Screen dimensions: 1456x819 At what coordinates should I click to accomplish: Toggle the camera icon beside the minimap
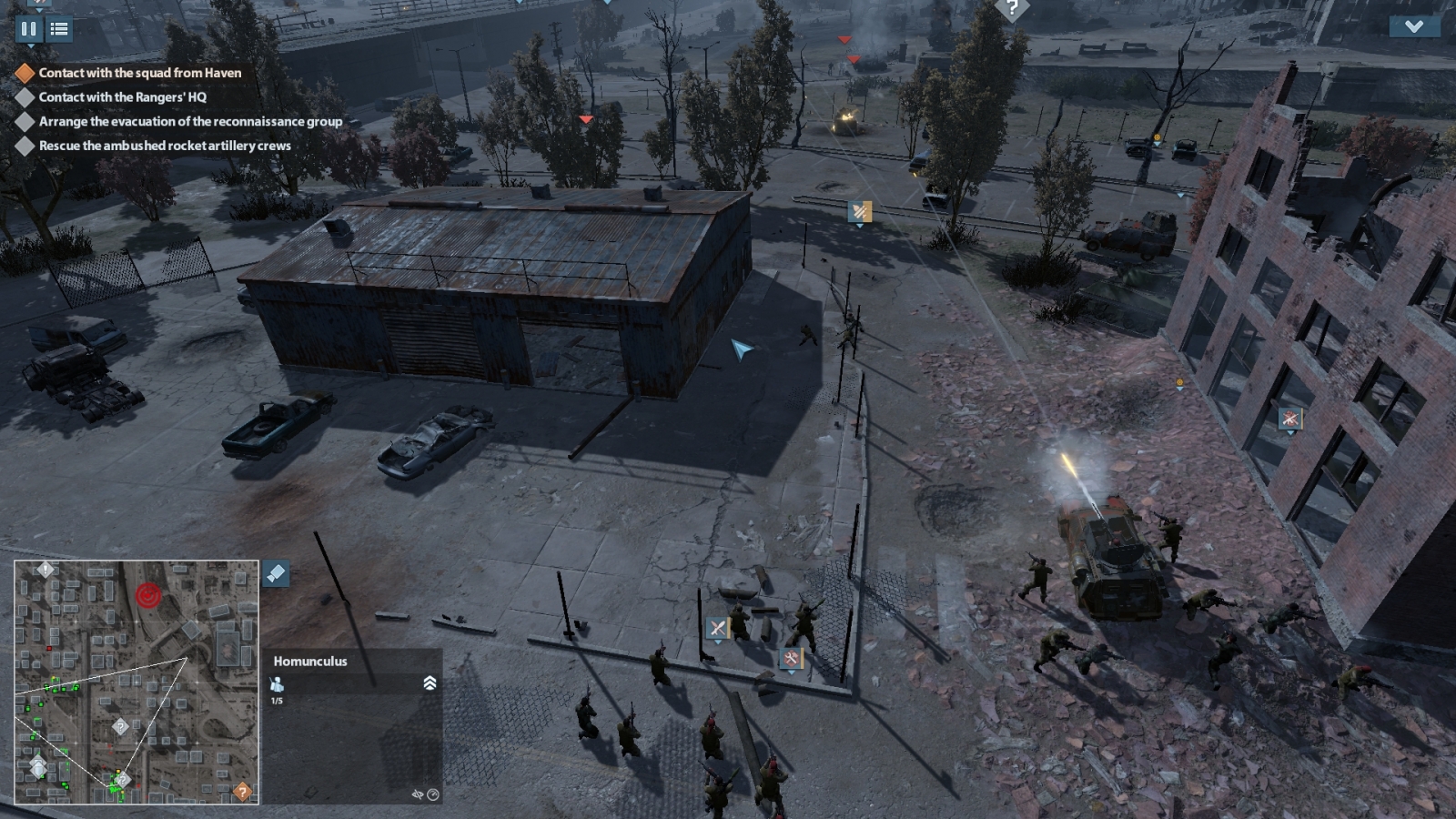[x=276, y=573]
